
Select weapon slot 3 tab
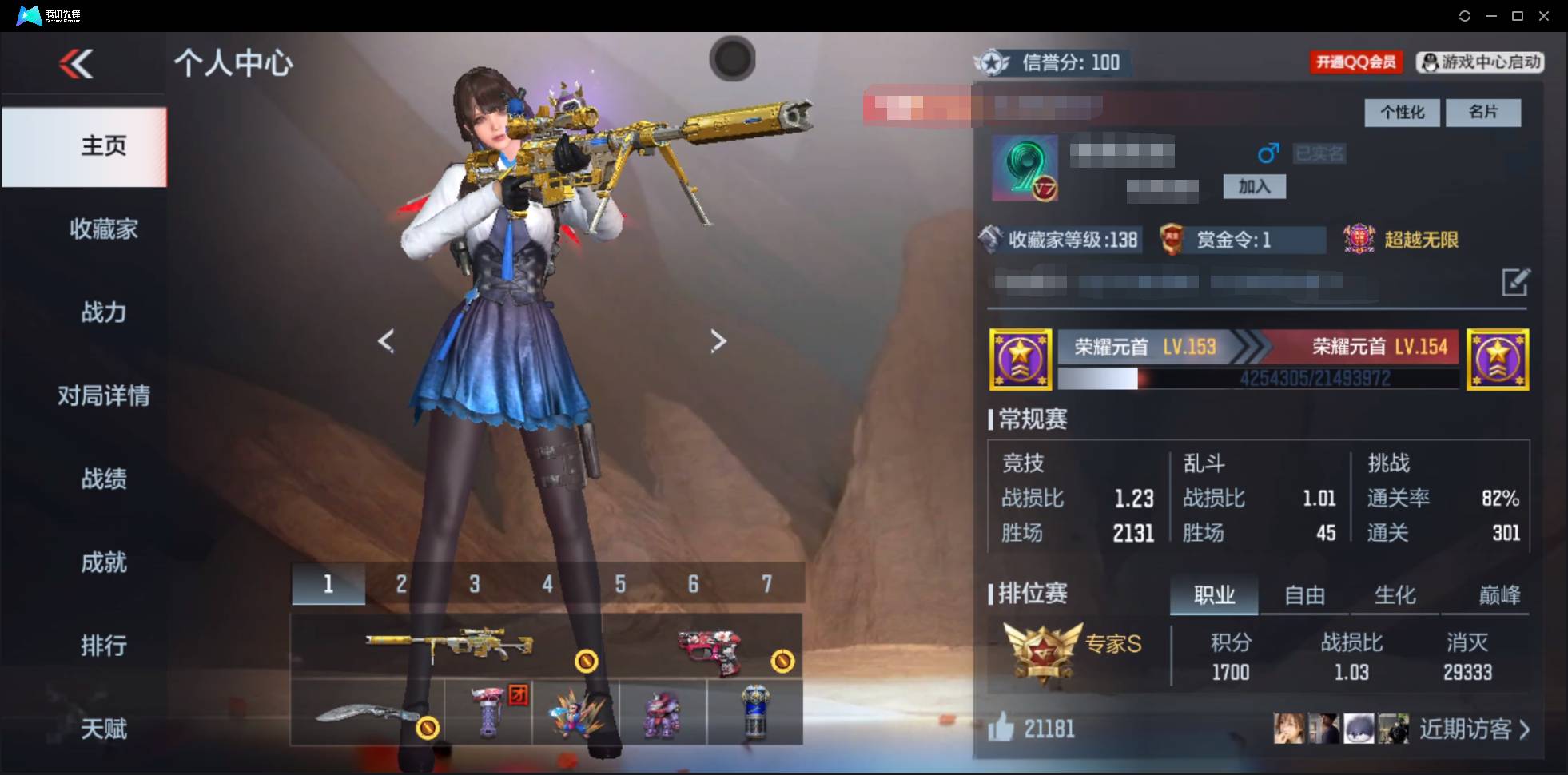tap(474, 583)
